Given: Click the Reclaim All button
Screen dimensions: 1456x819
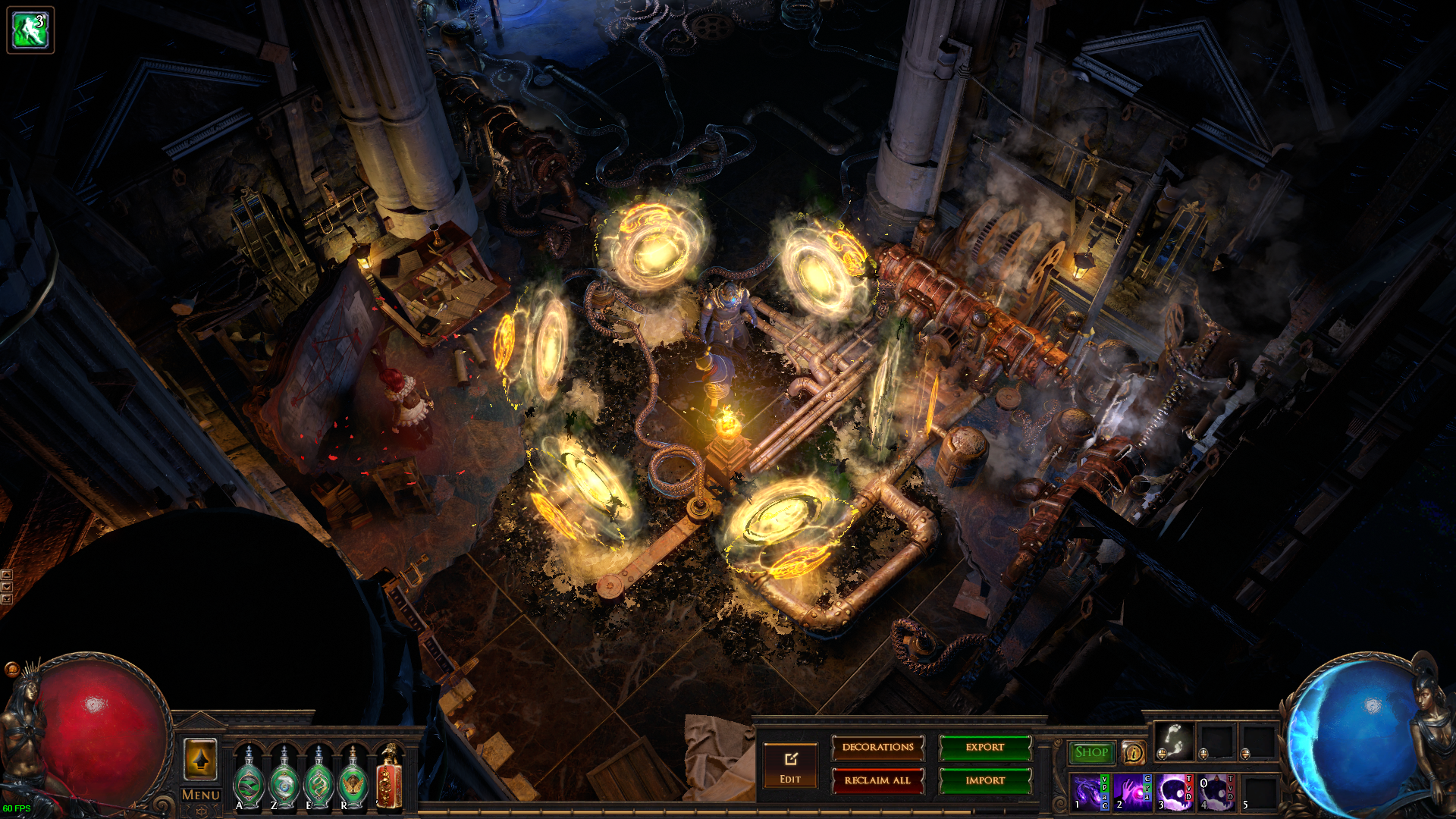Looking at the screenshot, I should point(878,780).
